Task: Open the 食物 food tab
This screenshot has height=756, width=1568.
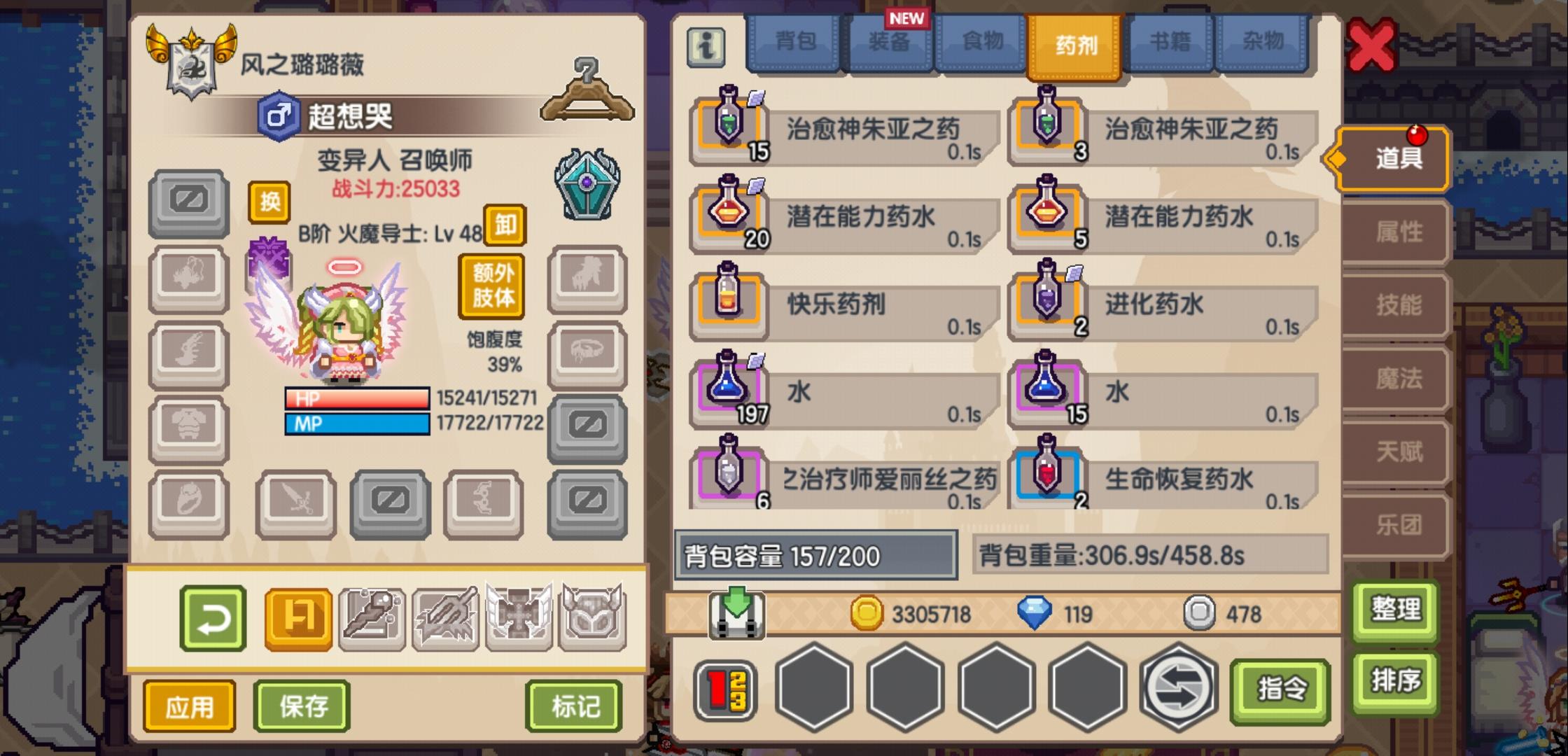Action: point(982,42)
